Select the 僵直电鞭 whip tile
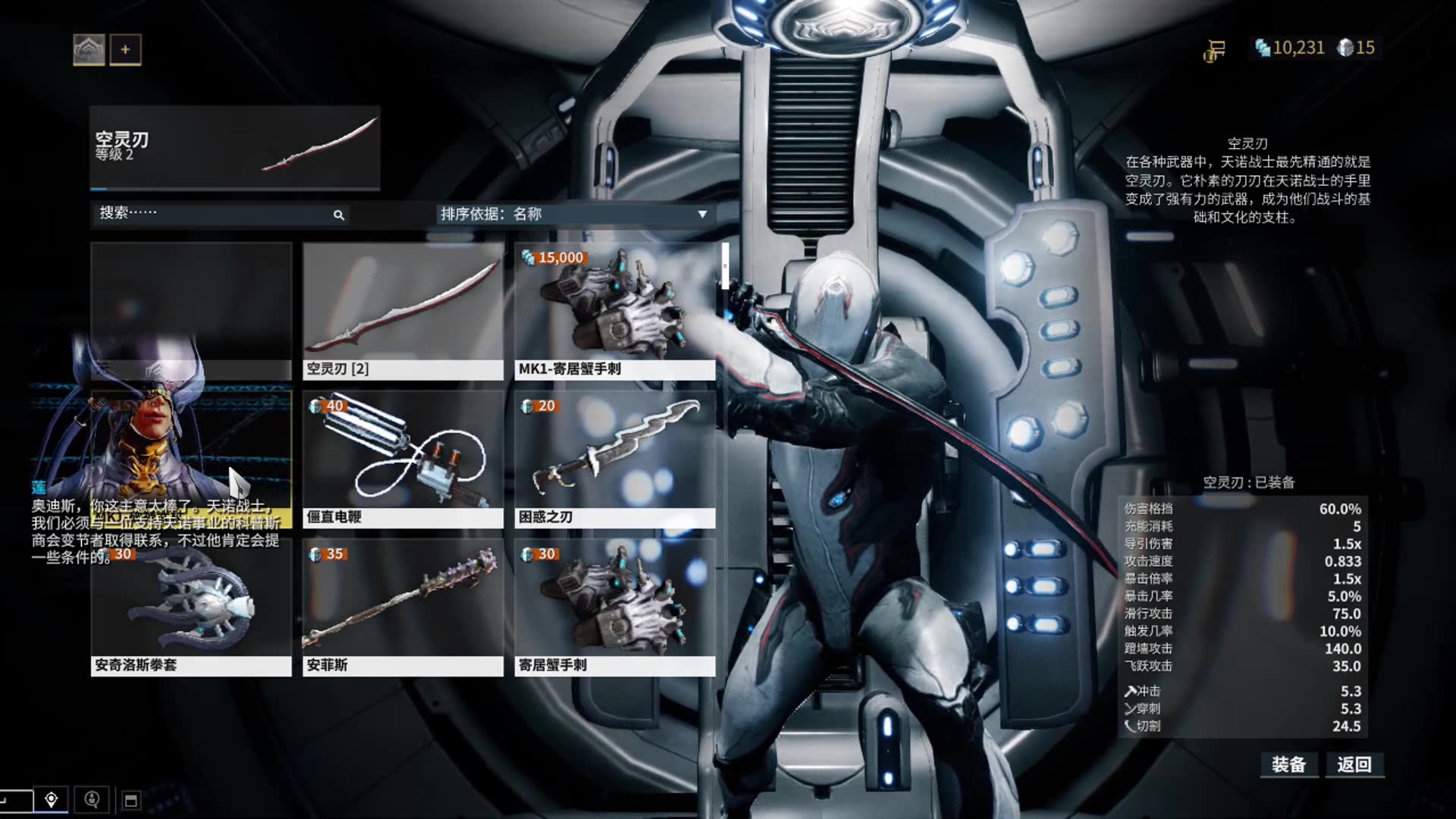The image size is (1456, 819). click(403, 459)
